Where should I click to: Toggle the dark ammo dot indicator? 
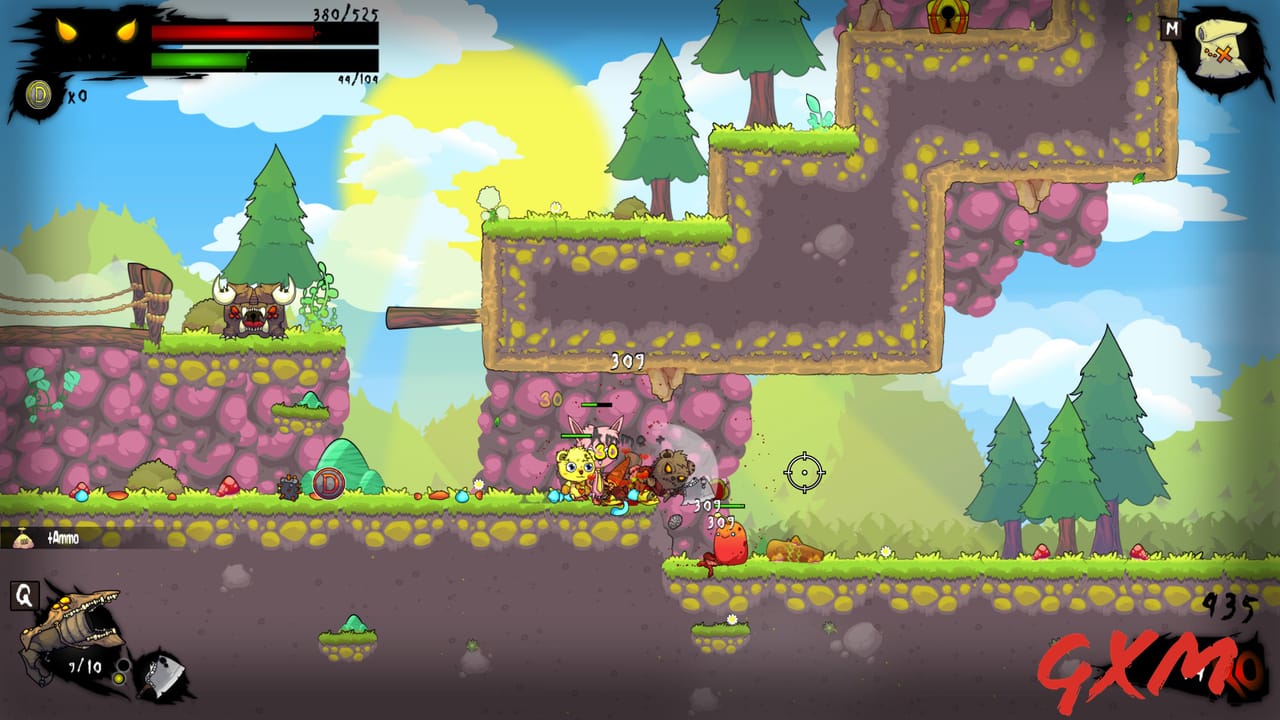coord(124,665)
